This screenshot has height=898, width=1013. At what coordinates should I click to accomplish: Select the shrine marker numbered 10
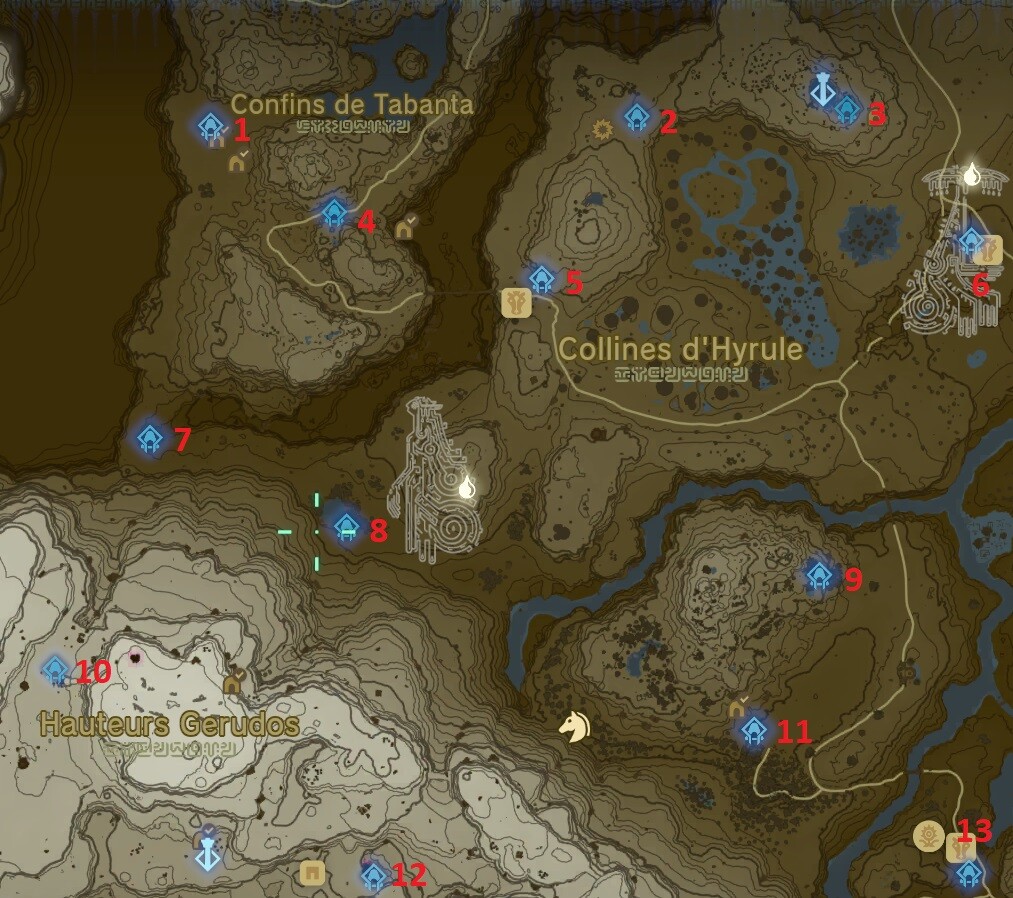55,669
